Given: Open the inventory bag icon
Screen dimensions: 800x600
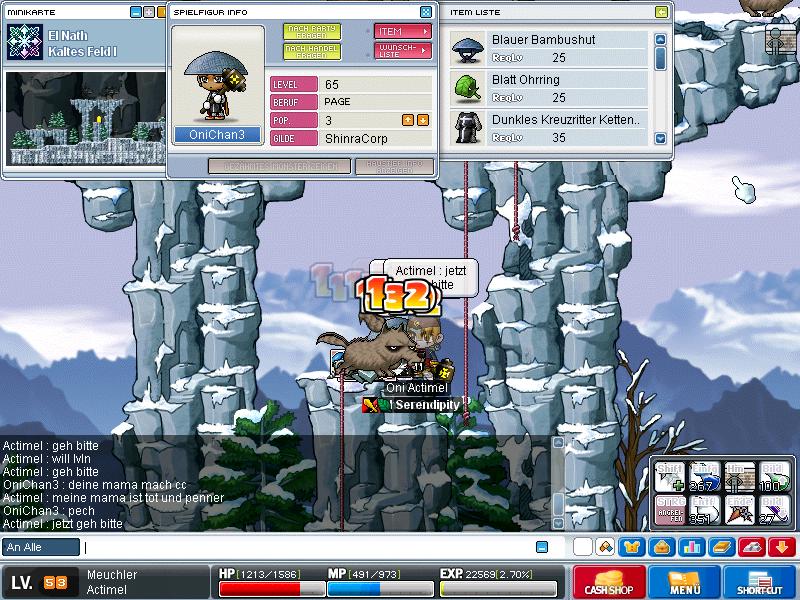Looking at the screenshot, I should pyautogui.click(x=662, y=547).
